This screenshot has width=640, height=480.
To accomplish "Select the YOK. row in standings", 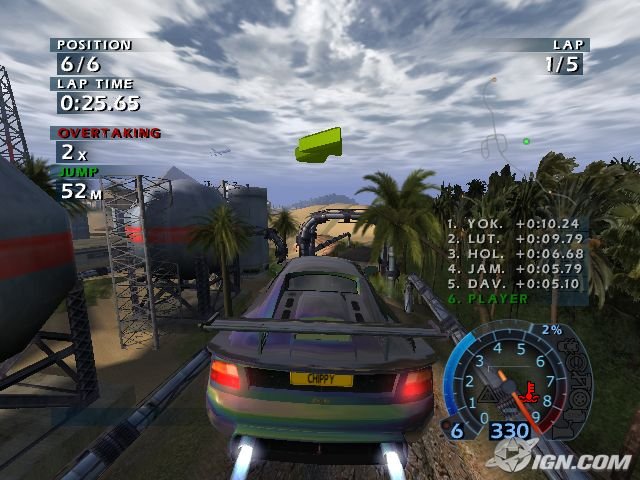I will pos(513,225).
